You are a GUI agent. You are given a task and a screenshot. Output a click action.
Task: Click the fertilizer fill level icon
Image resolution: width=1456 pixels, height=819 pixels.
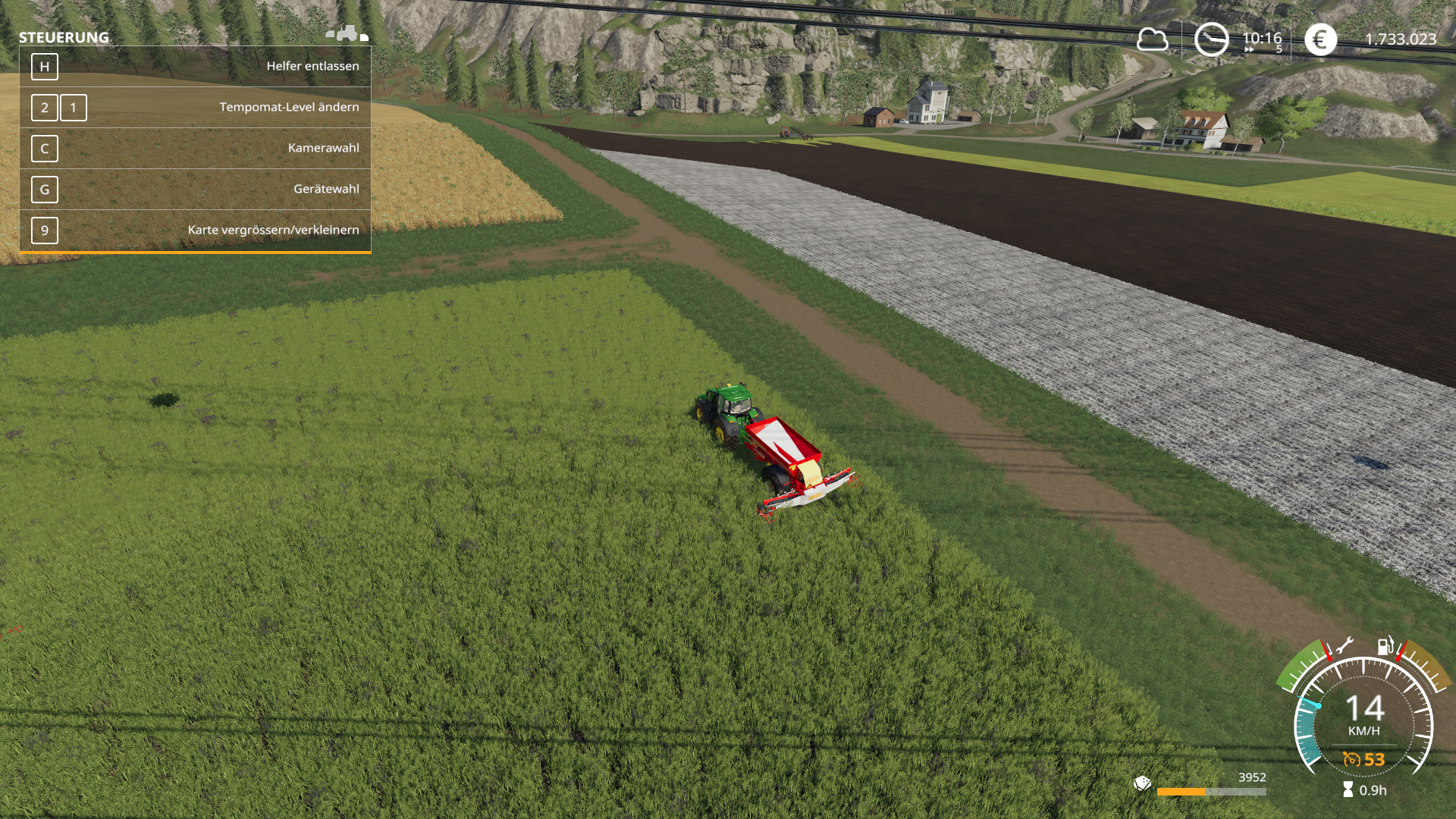1142,783
